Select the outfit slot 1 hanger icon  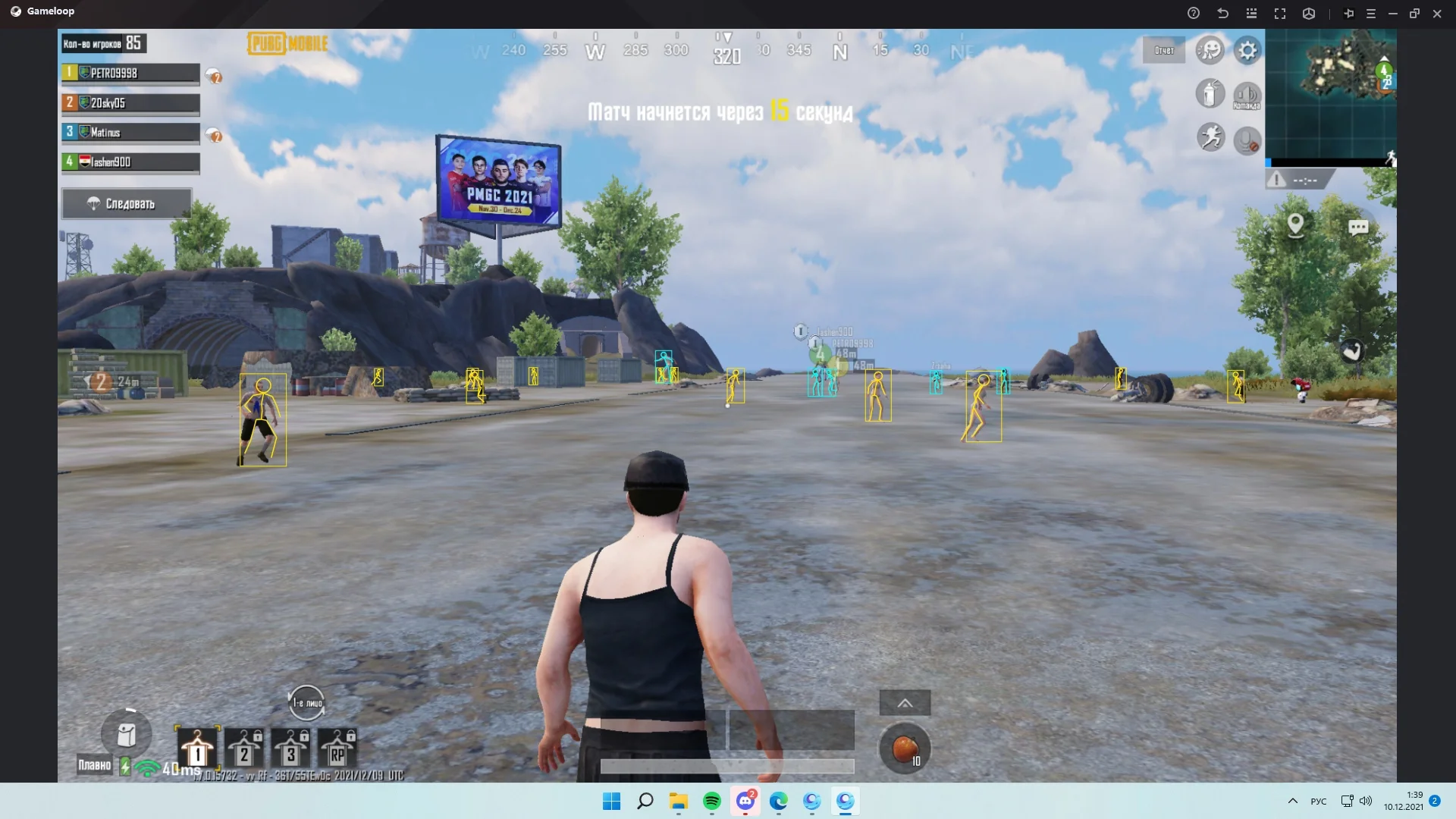[x=197, y=751]
